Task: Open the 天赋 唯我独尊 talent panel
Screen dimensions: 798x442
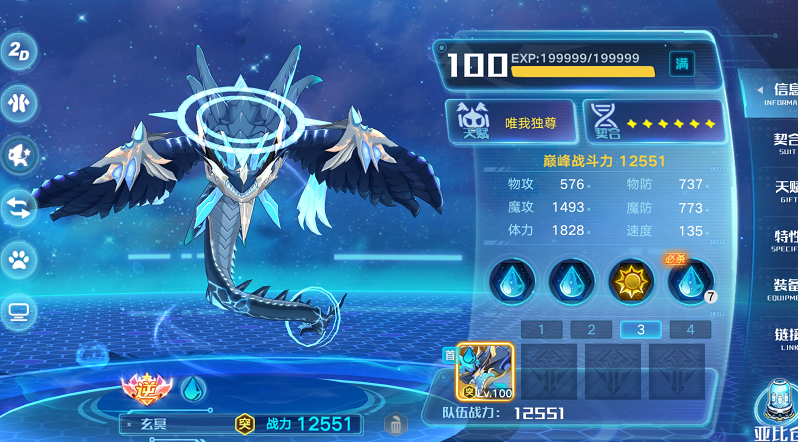Action: pos(510,122)
